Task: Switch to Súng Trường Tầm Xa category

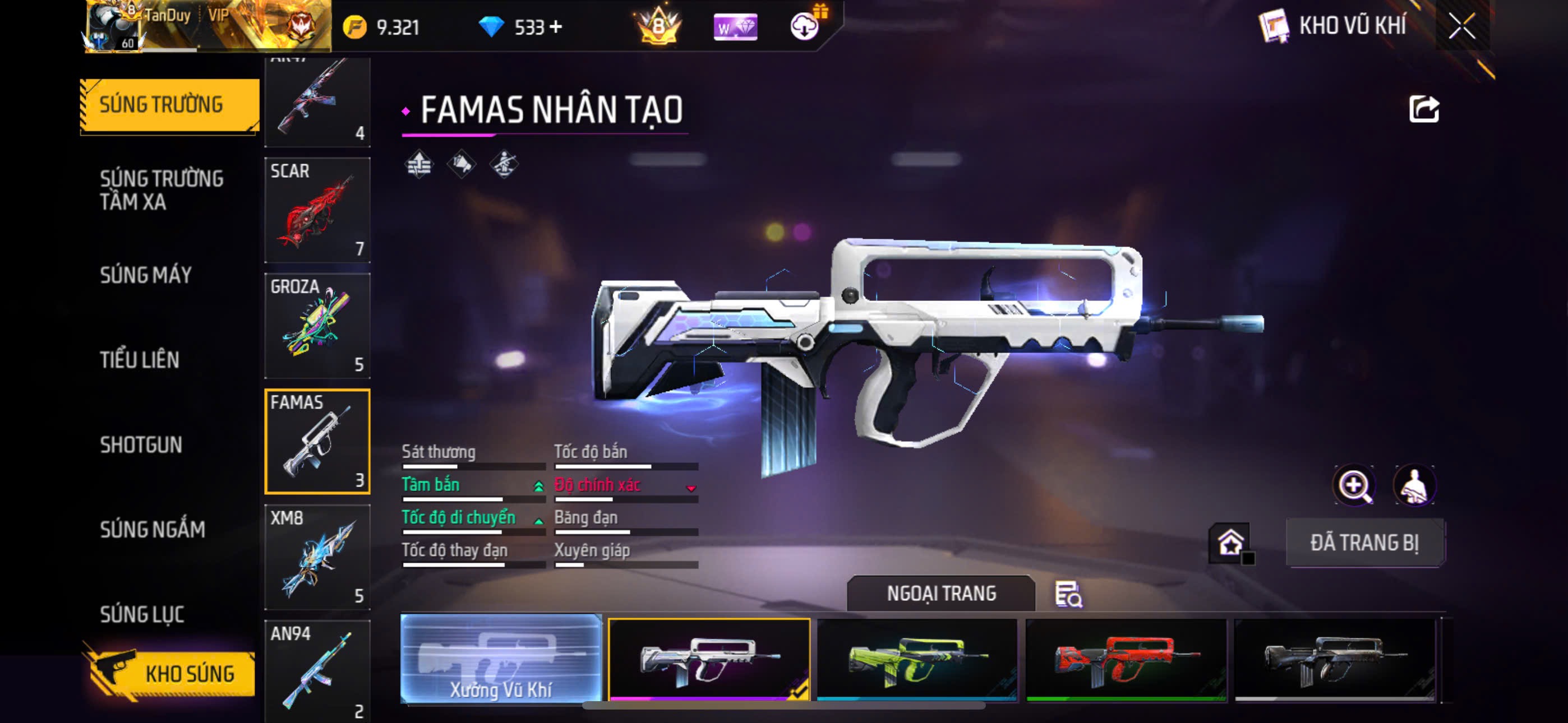Action: pyautogui.click(x=162, y=190)
